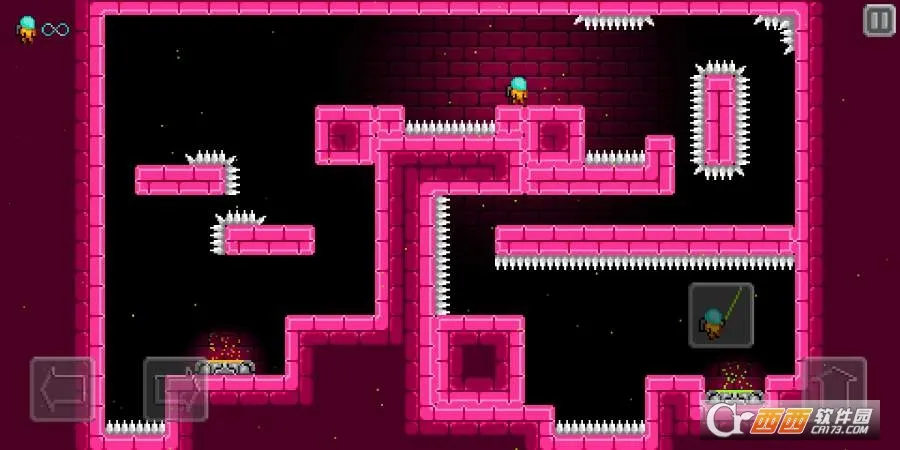
Task: Pause the game
Action: (879, 20)
